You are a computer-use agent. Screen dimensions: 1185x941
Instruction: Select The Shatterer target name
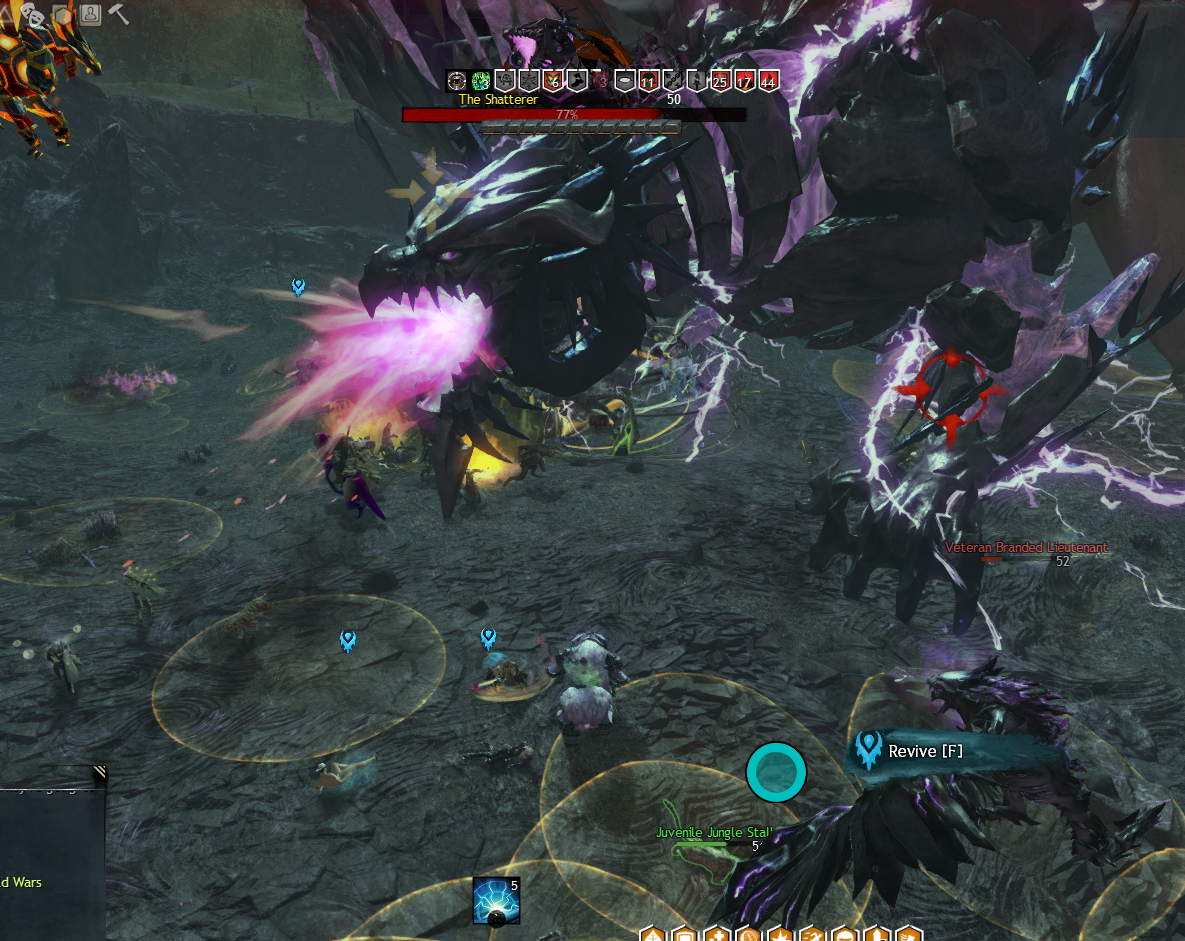point(498,100)
